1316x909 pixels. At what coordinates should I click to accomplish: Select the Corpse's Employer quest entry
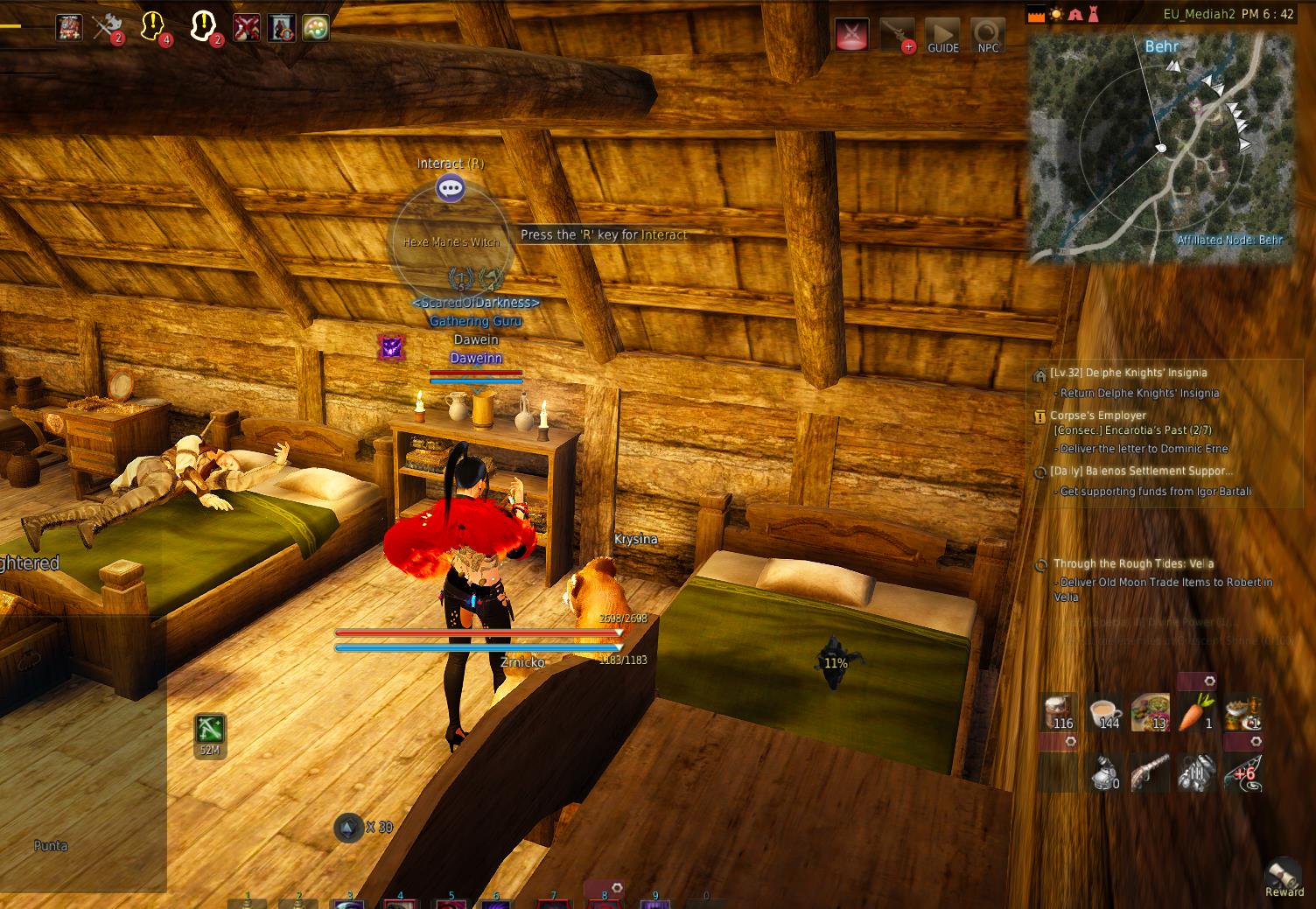[1097, 416]
